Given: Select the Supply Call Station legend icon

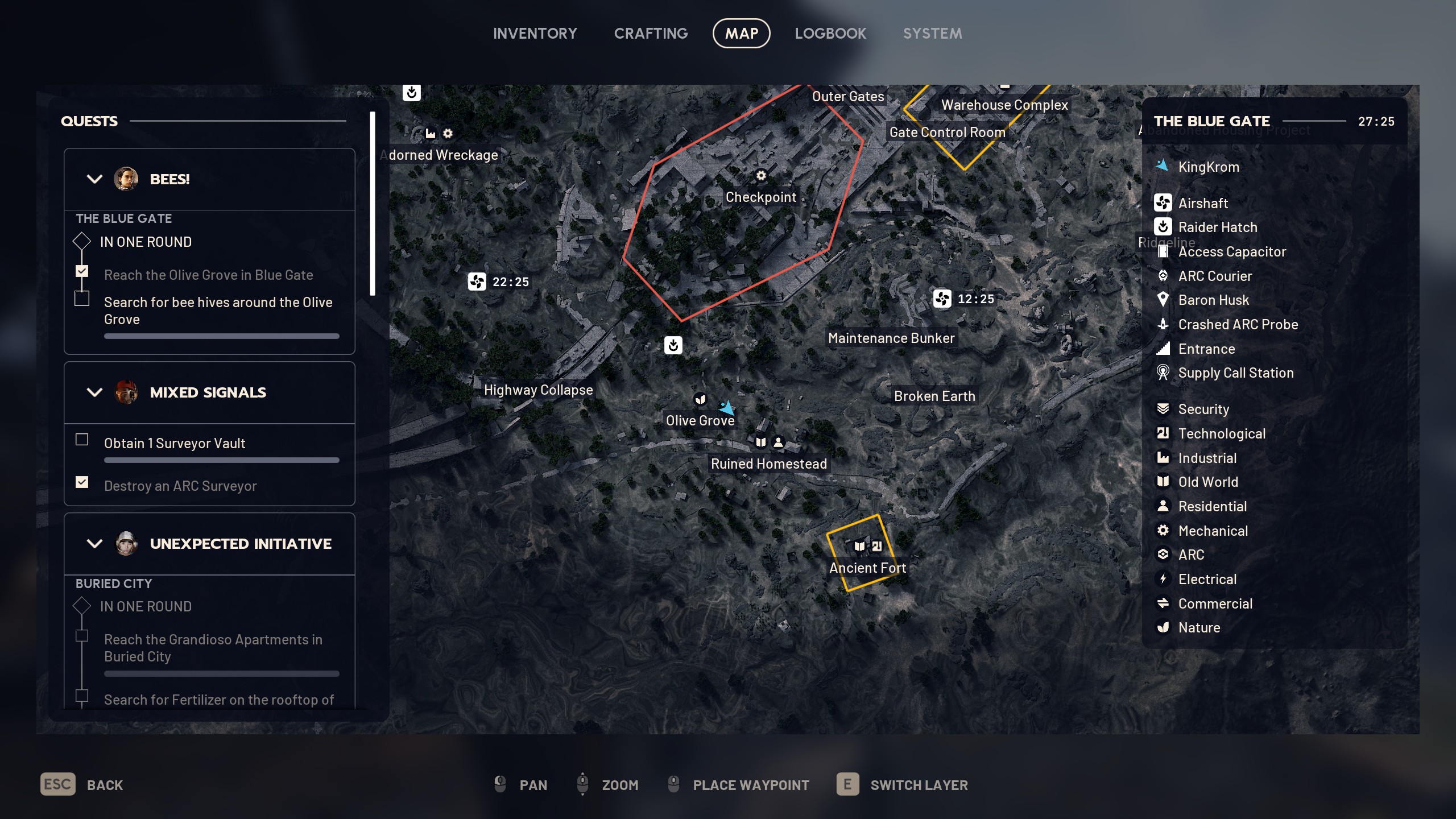Looking at the screenshot, I should coord(1164,373).
